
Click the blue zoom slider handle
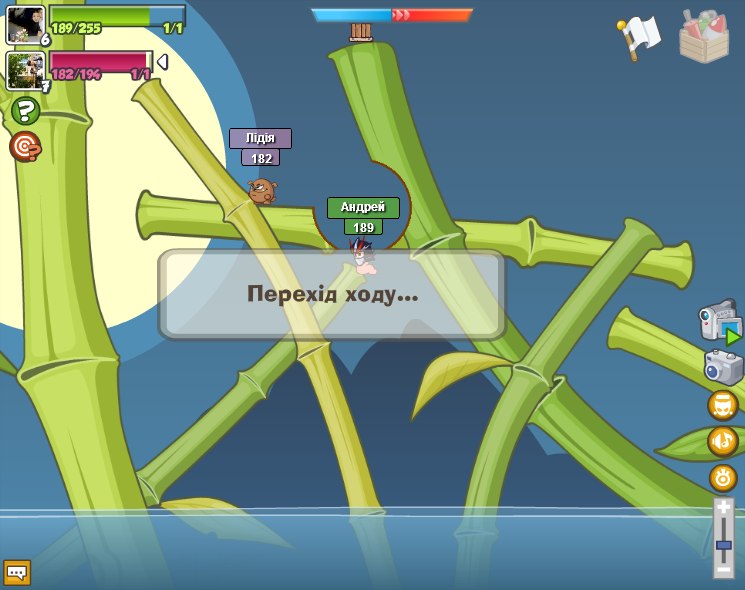click(x=723, y=545)
